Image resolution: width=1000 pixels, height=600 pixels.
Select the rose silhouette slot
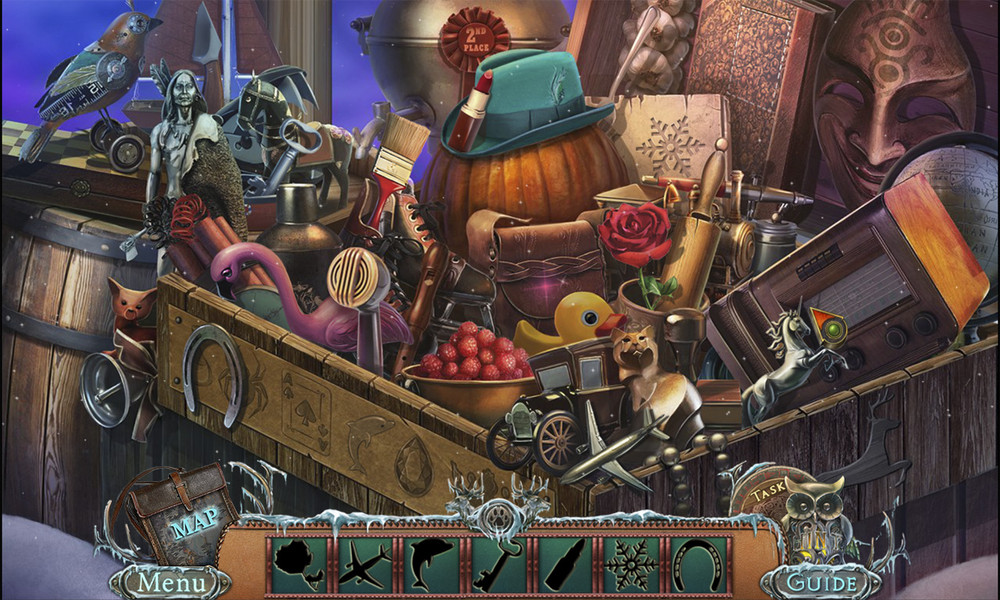tap(302, 565)
